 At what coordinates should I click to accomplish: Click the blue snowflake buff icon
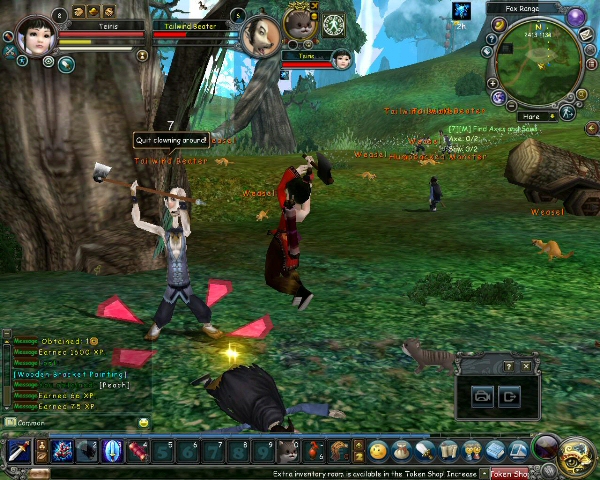point(461,11)
